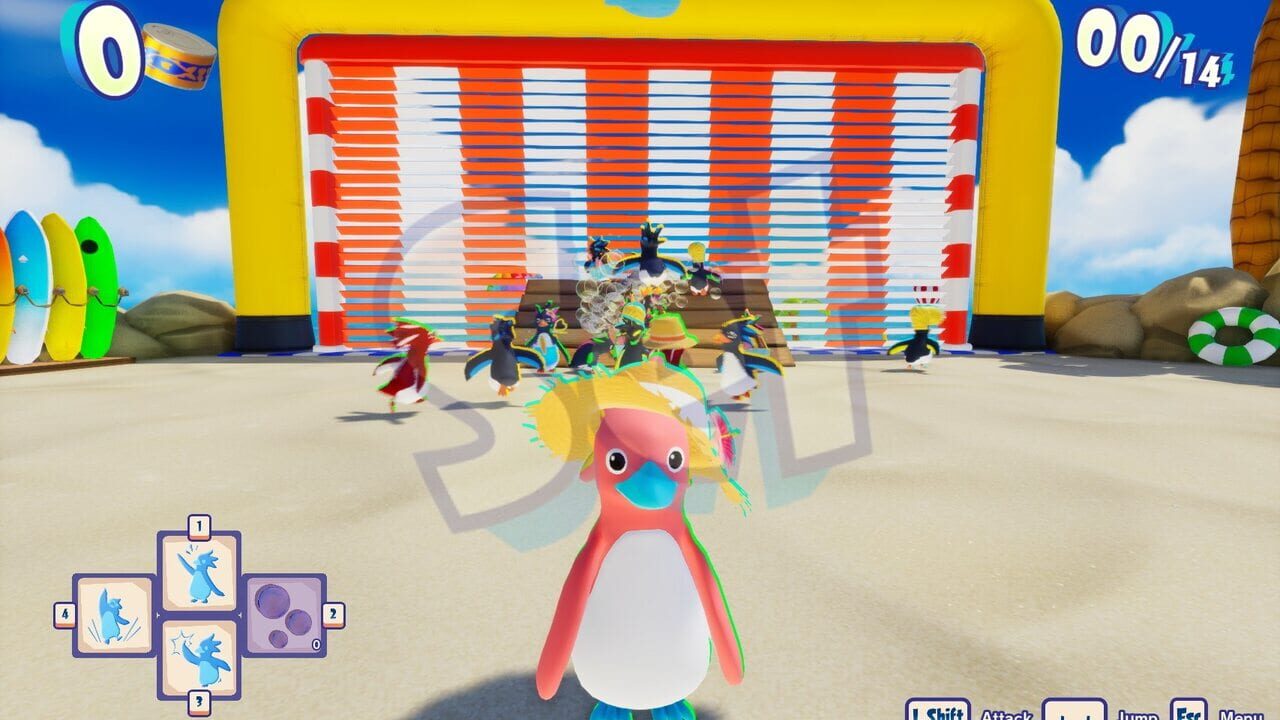Click the Jump keybind box
1280x720 pixels.
pyautogui.click(x=1074, y=712)
